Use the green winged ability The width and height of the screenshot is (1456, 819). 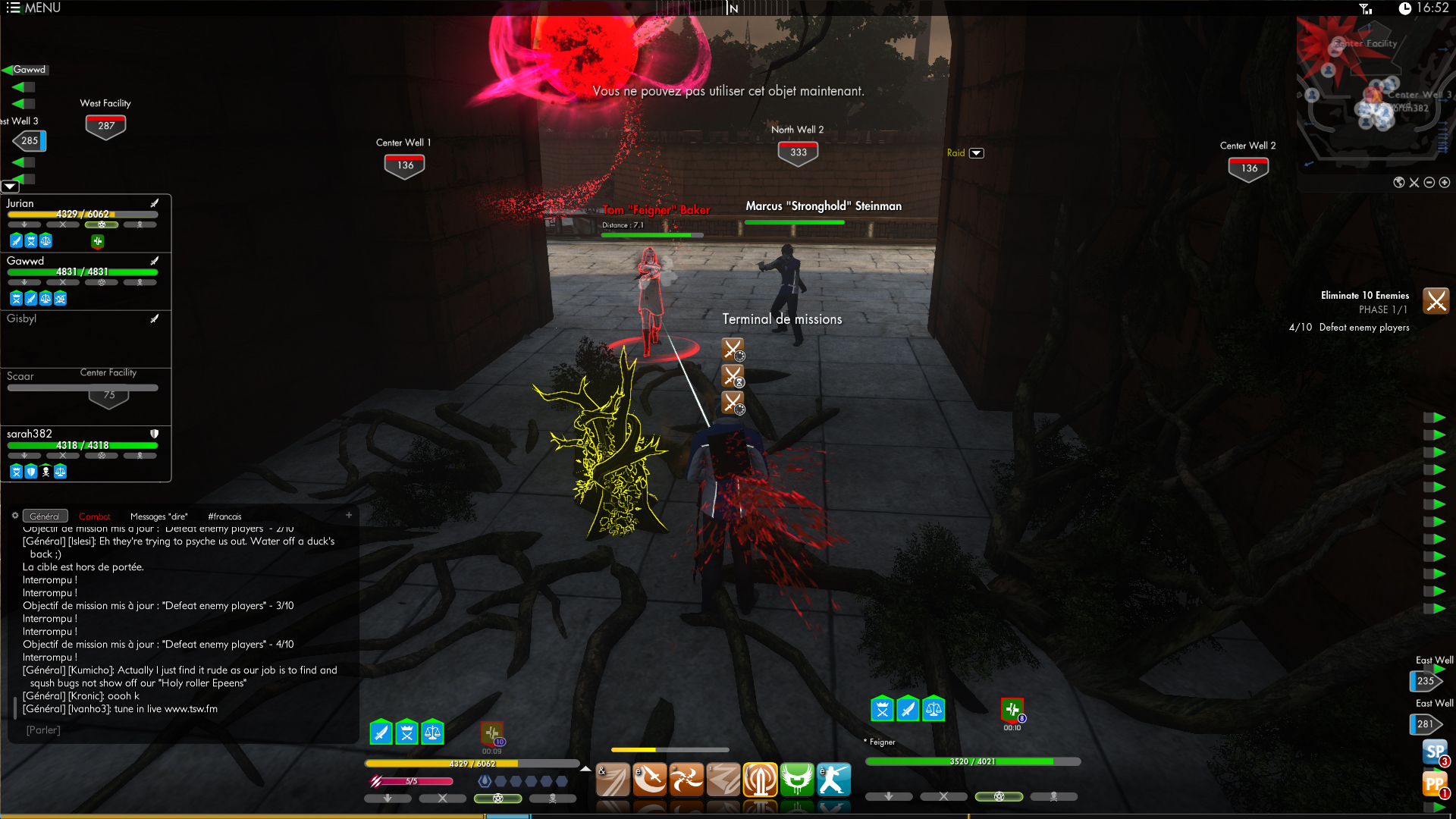pos(797,780)
